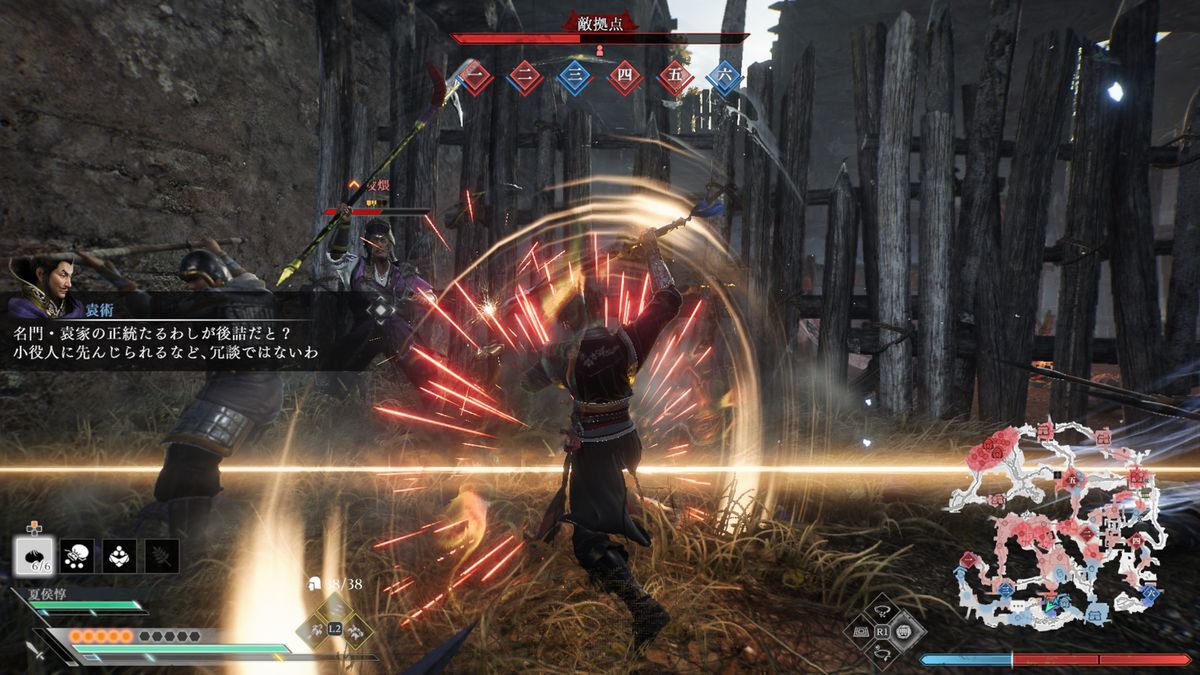Select objective marker 一 in the top row
Viewport: 1200px width, 675px height.
[x=476, y=77]
